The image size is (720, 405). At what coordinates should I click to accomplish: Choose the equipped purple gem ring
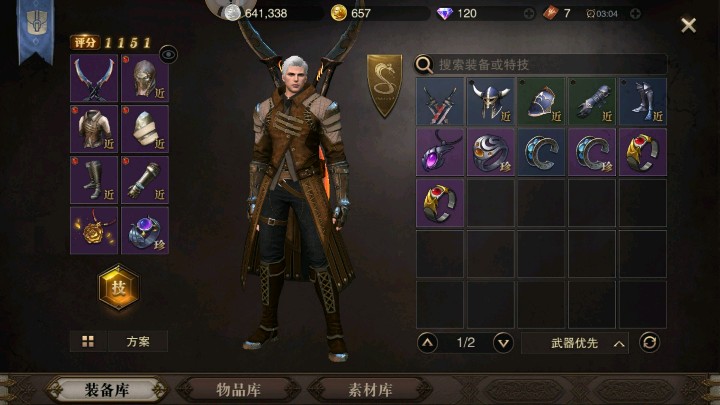point(145,230)
